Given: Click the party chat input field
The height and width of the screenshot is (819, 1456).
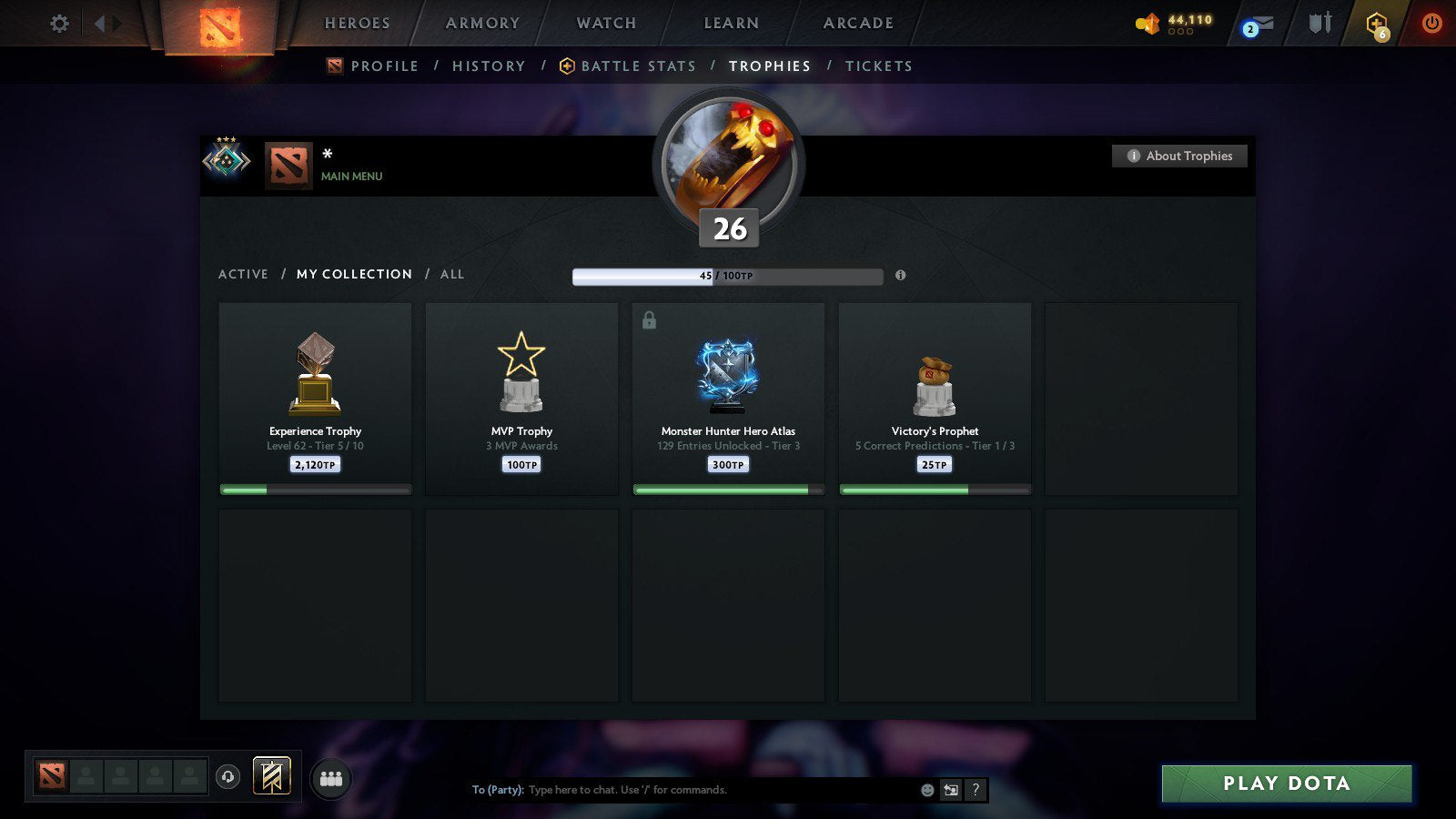Looking at the screenshot, I should 692,790.
